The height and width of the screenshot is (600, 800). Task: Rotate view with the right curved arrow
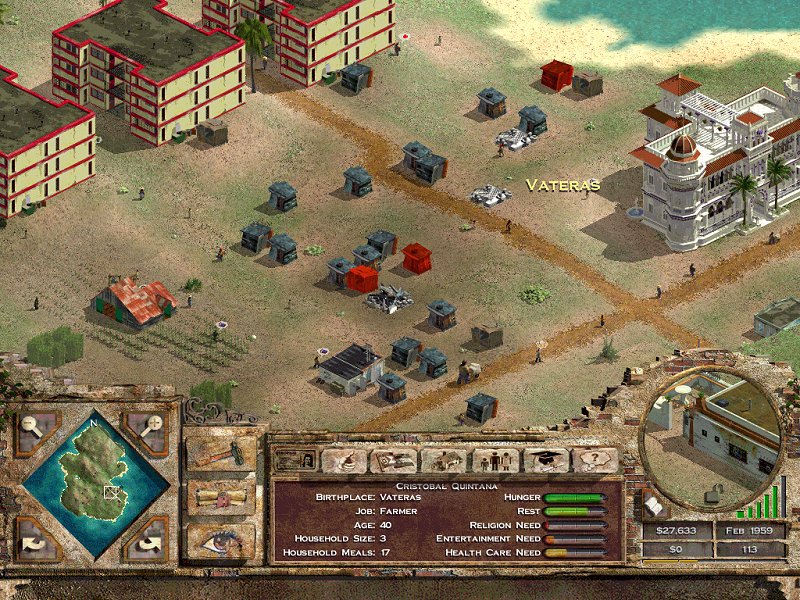coord(149,540)
